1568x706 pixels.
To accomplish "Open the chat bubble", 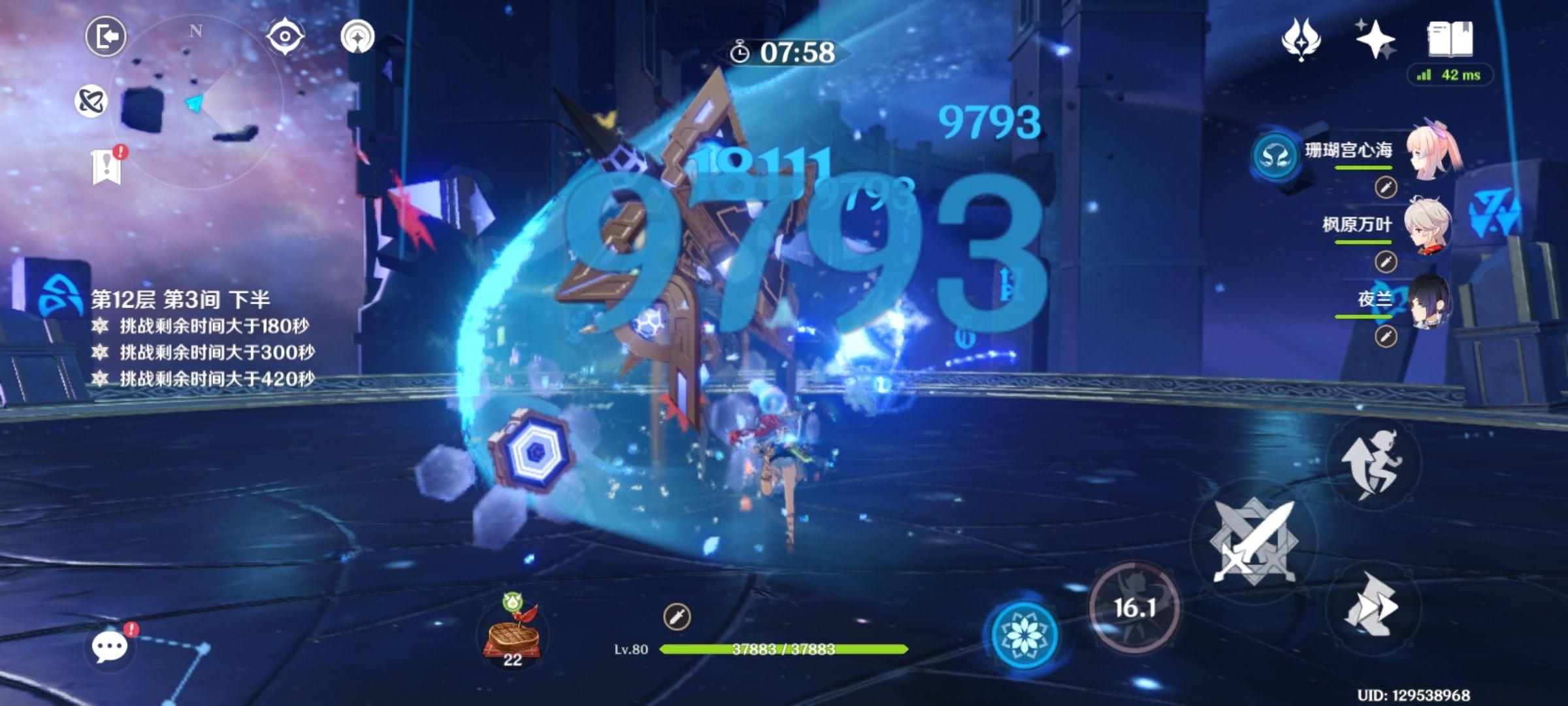I will click(109, 647).
